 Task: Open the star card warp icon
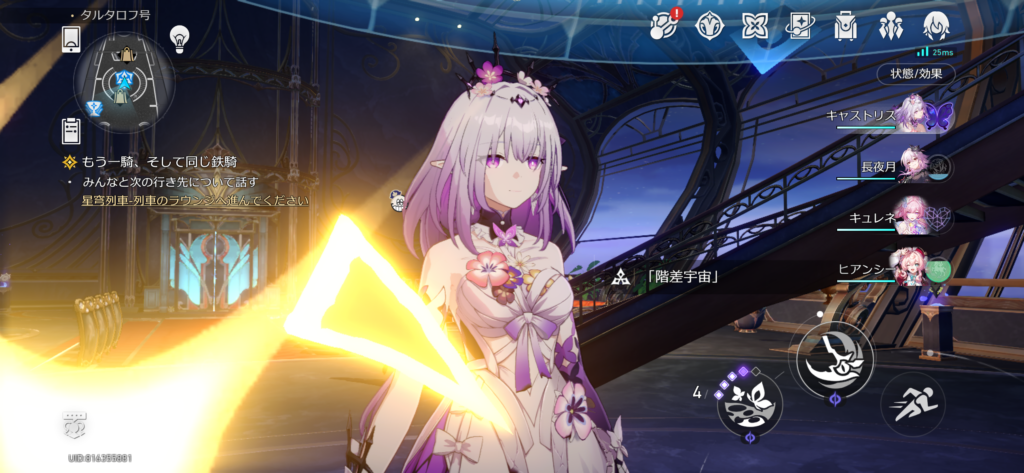pyautogui.click(x=799, y=25)
